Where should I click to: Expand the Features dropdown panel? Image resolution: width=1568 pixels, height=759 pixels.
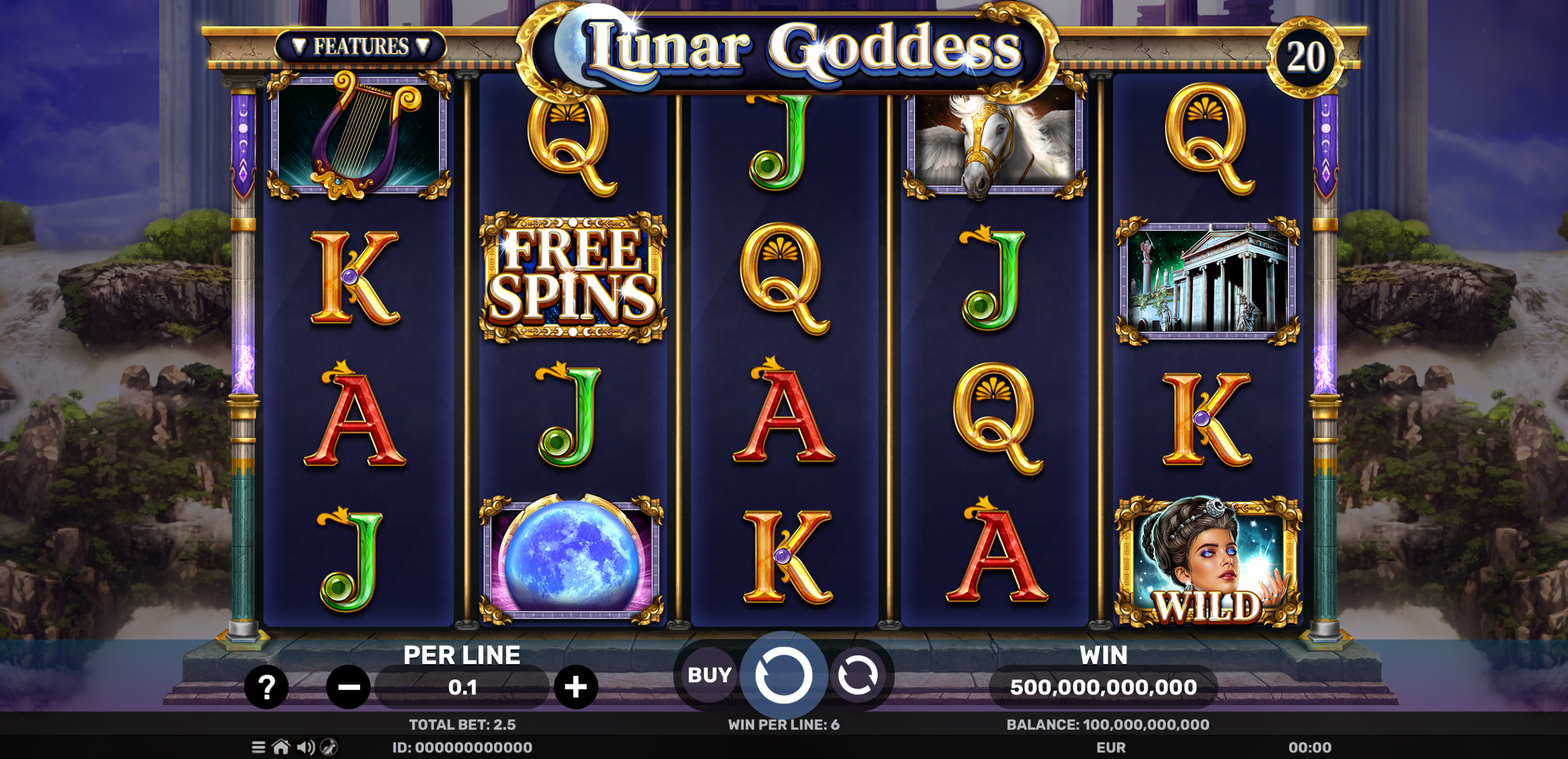363,45
